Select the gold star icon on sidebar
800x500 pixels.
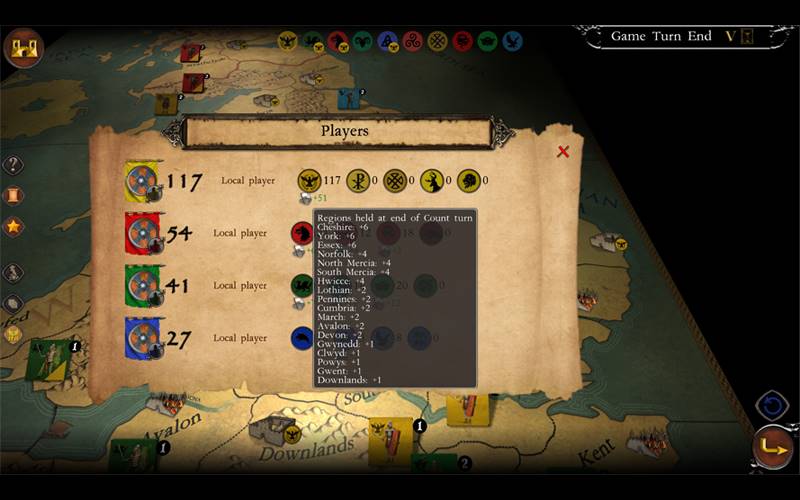click(x=13, y=226)
